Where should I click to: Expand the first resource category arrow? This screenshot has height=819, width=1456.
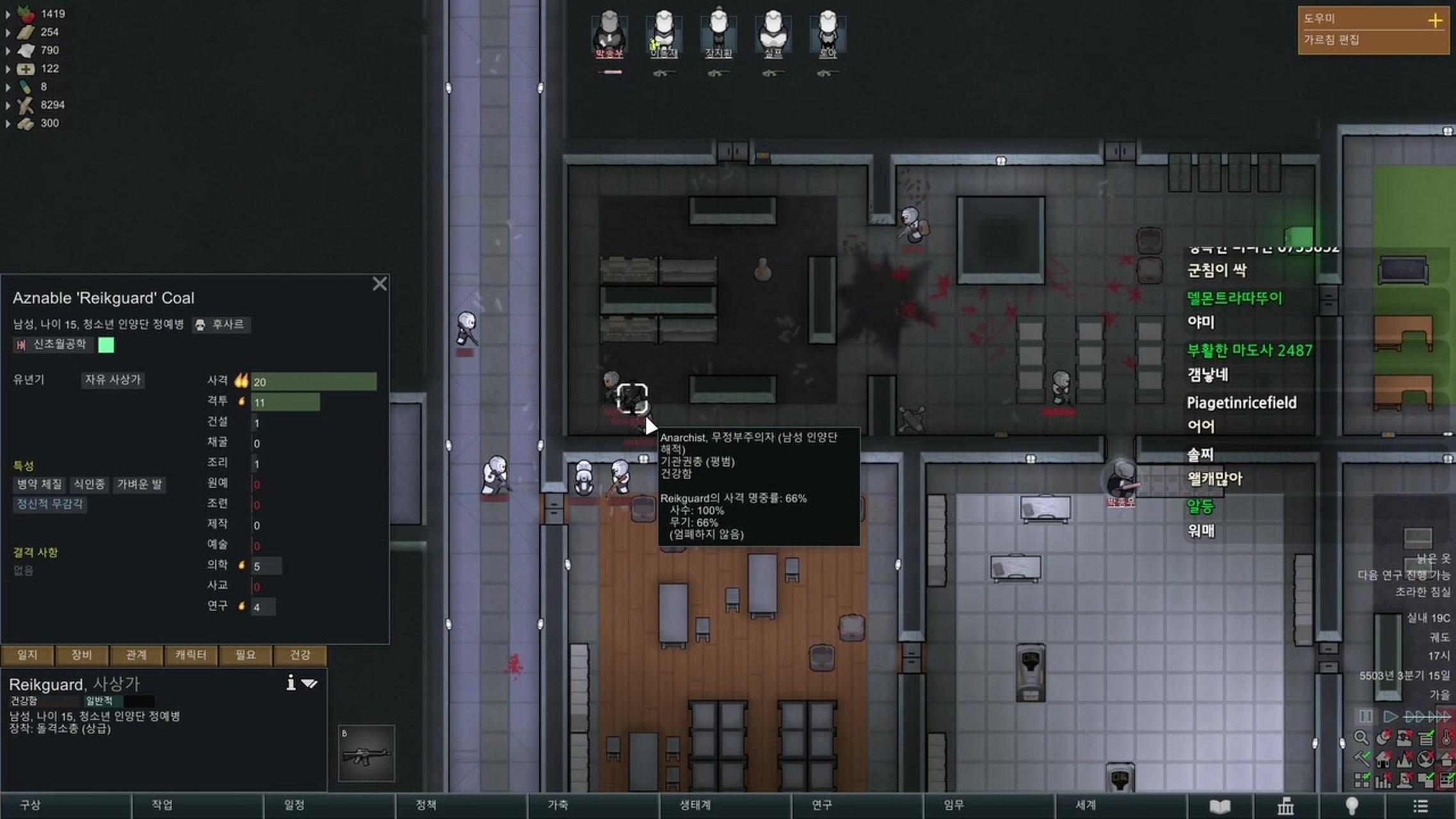click(x=8, y=13)
